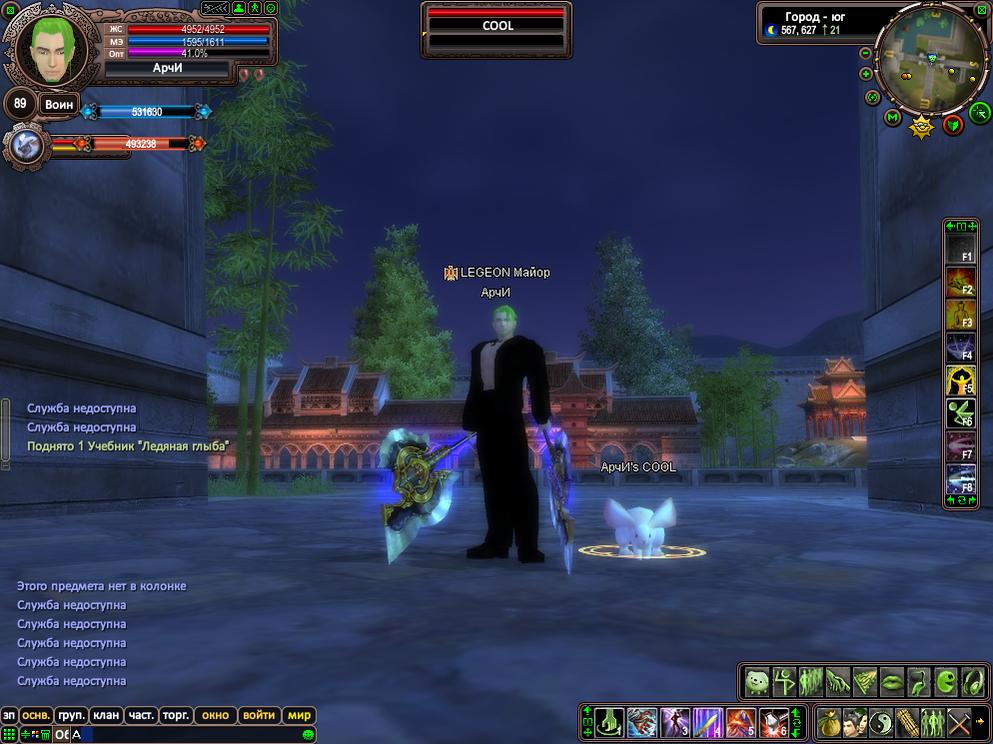The width and height of the screenshot is (993, 744).
Task: Click the smiling sun icon below the minimap
Action: [x=921, y=127]
